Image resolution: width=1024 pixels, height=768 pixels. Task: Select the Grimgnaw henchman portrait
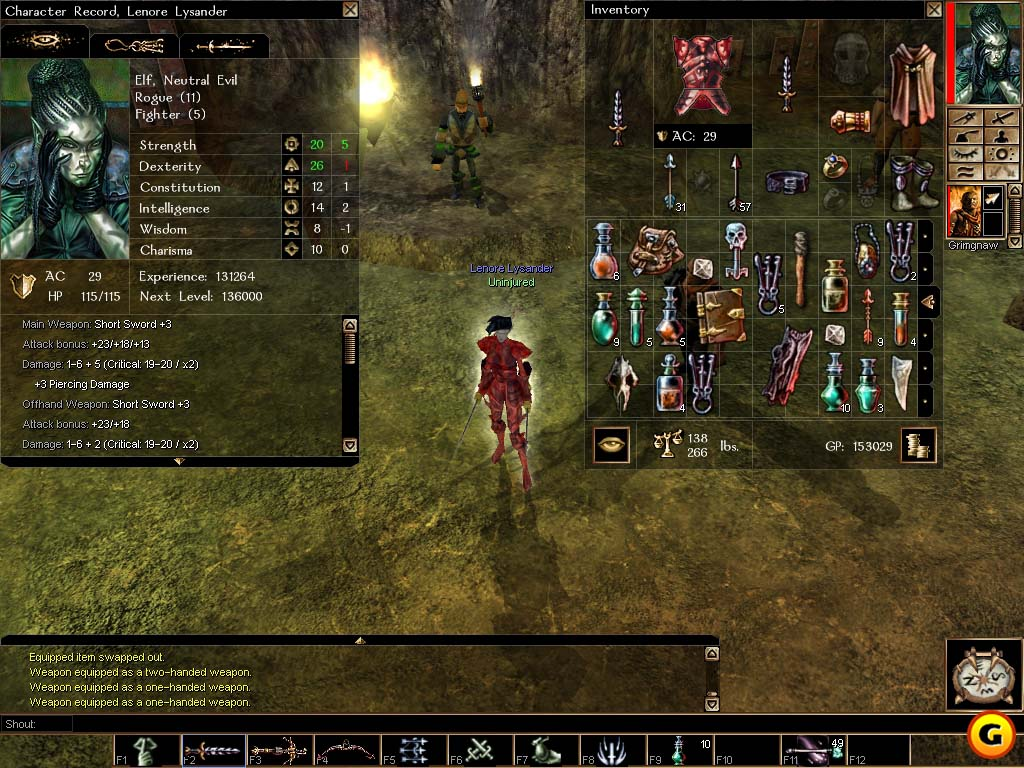[x=963, y=211]
